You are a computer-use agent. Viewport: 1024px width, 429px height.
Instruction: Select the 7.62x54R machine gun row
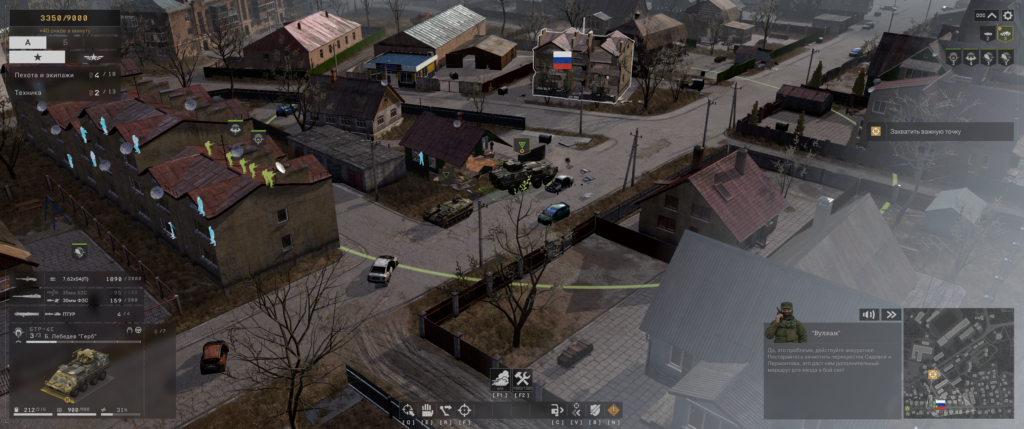pyautogui.click(x=75, y=279)
